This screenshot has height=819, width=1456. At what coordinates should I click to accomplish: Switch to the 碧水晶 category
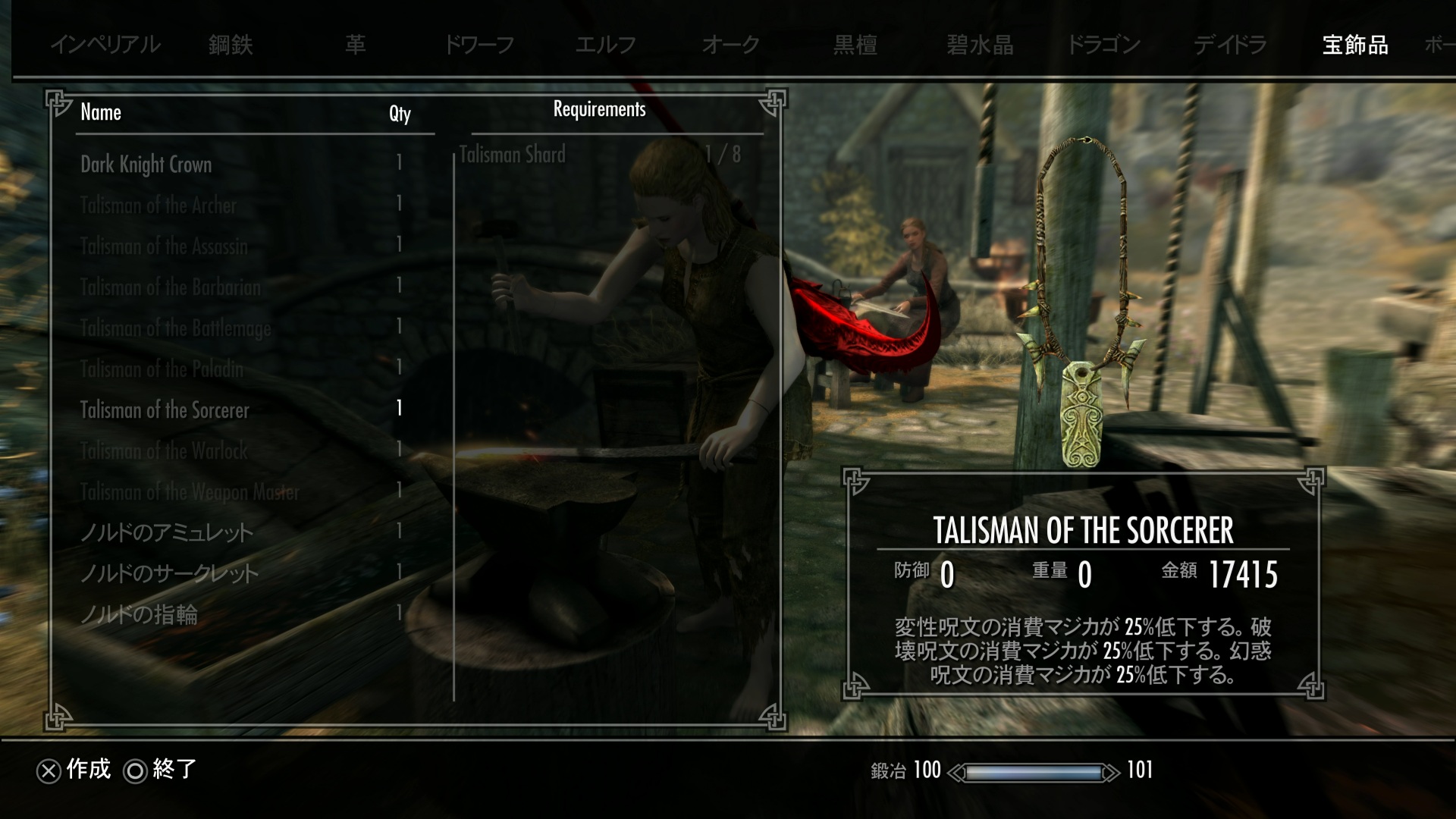(980, 45)
